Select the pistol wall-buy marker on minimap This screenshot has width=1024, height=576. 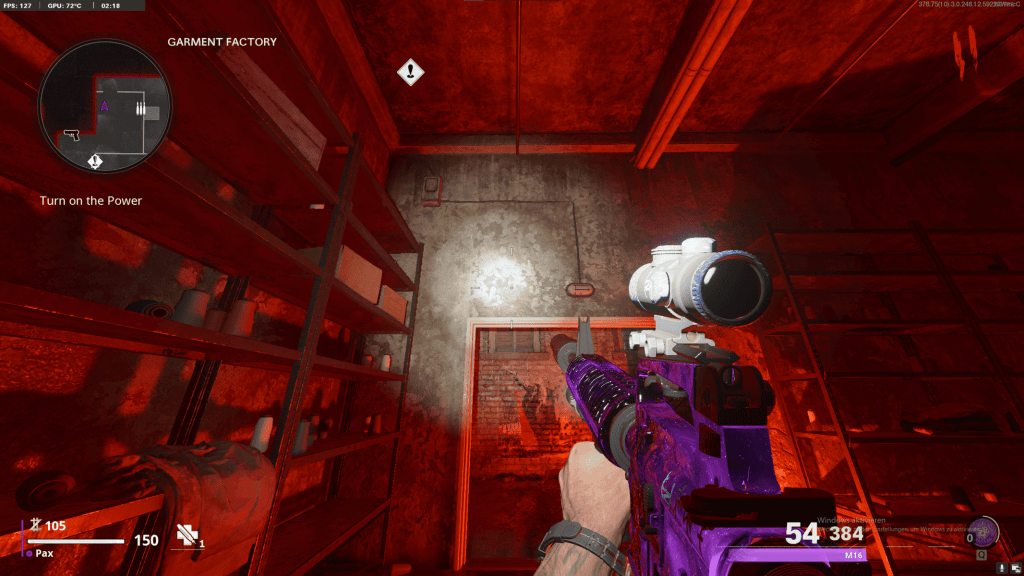coord(71,134)
